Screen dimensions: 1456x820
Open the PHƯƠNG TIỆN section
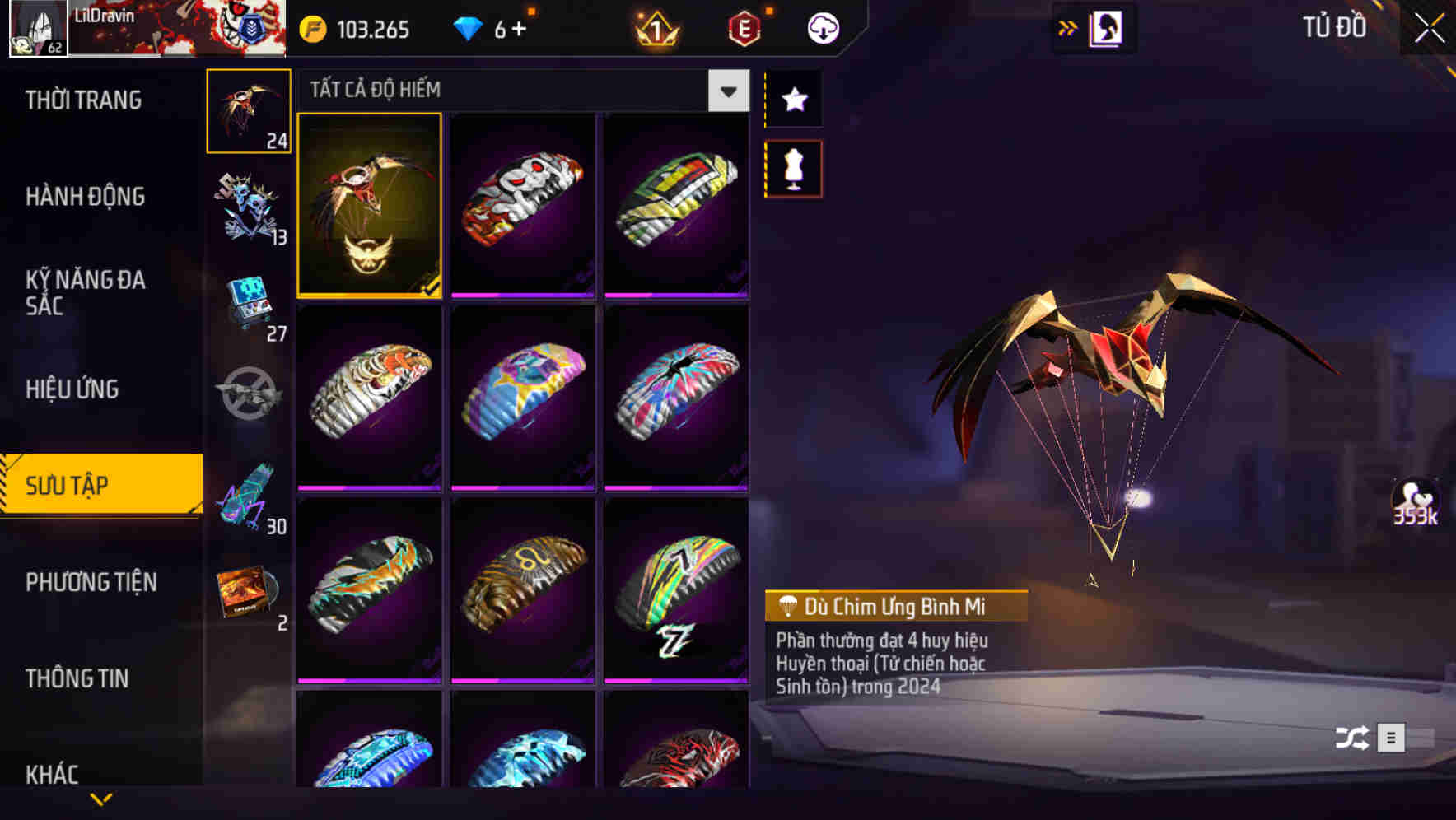(x=91, y=582)
